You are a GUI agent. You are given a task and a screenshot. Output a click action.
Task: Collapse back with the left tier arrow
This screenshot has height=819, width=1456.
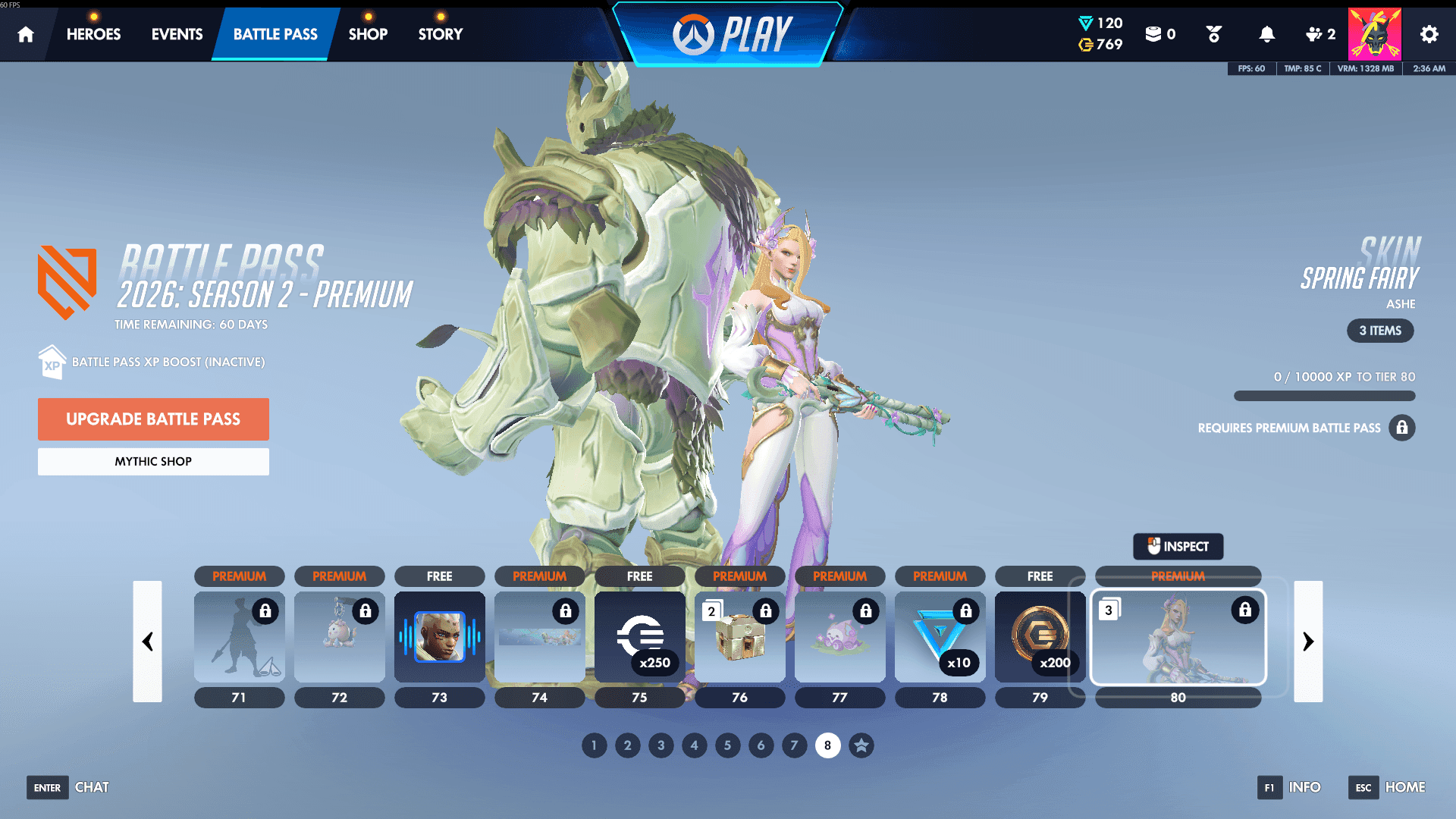149,642
